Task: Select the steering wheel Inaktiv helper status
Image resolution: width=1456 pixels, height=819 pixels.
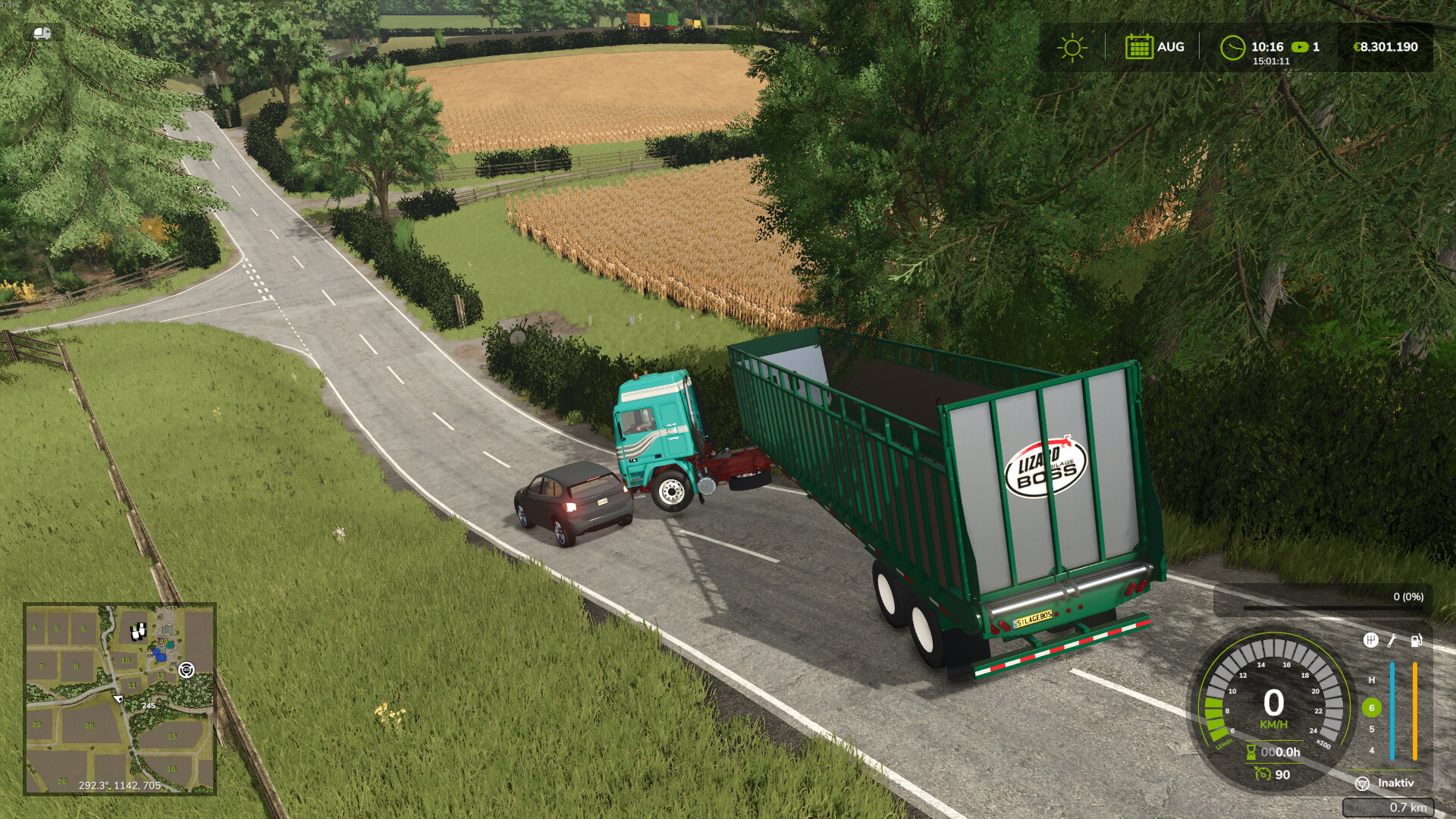Action: click(x=1362, y=783)
